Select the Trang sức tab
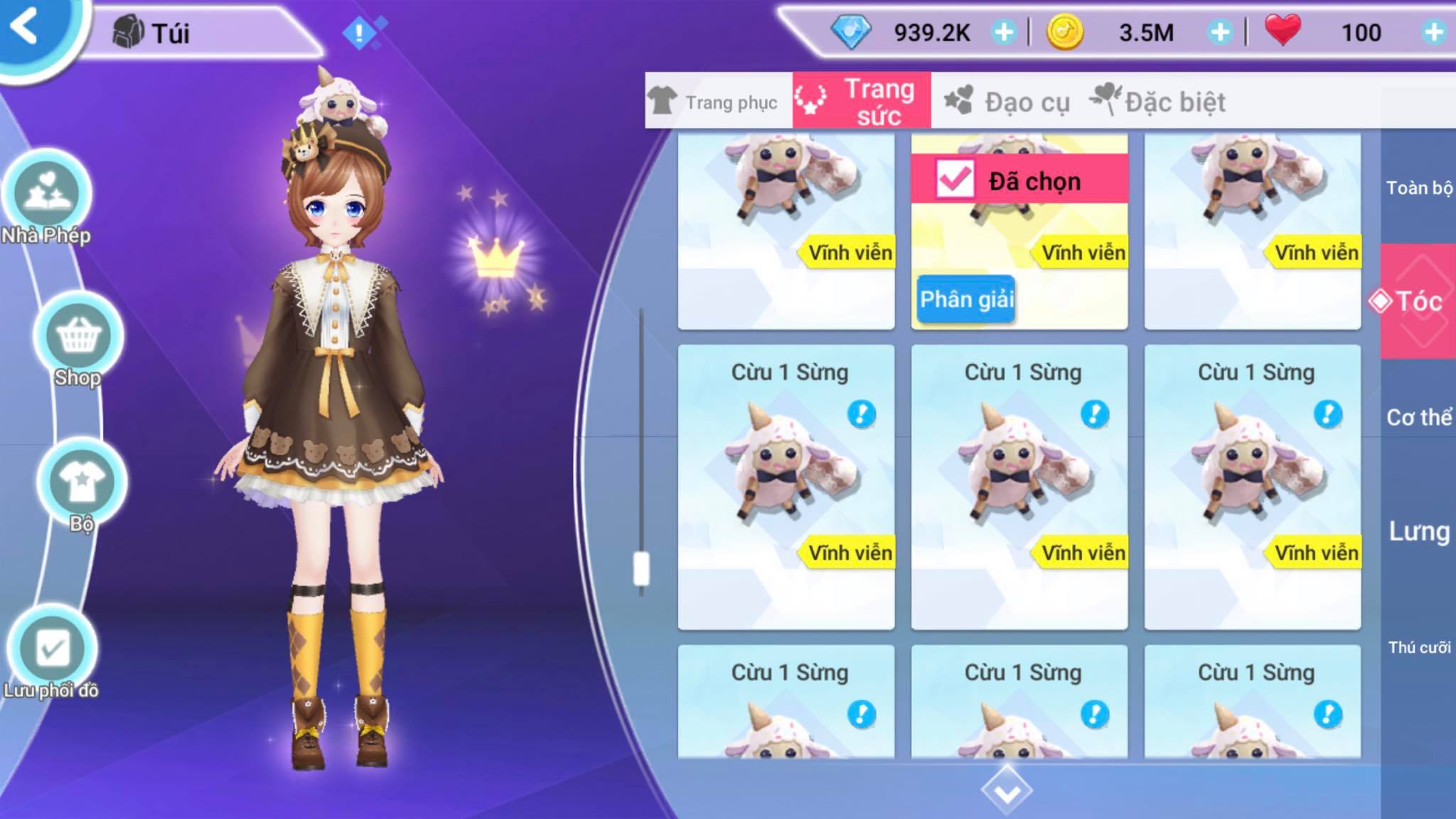Viewport: 1456px width, 819px height. (x=862, y=102)
